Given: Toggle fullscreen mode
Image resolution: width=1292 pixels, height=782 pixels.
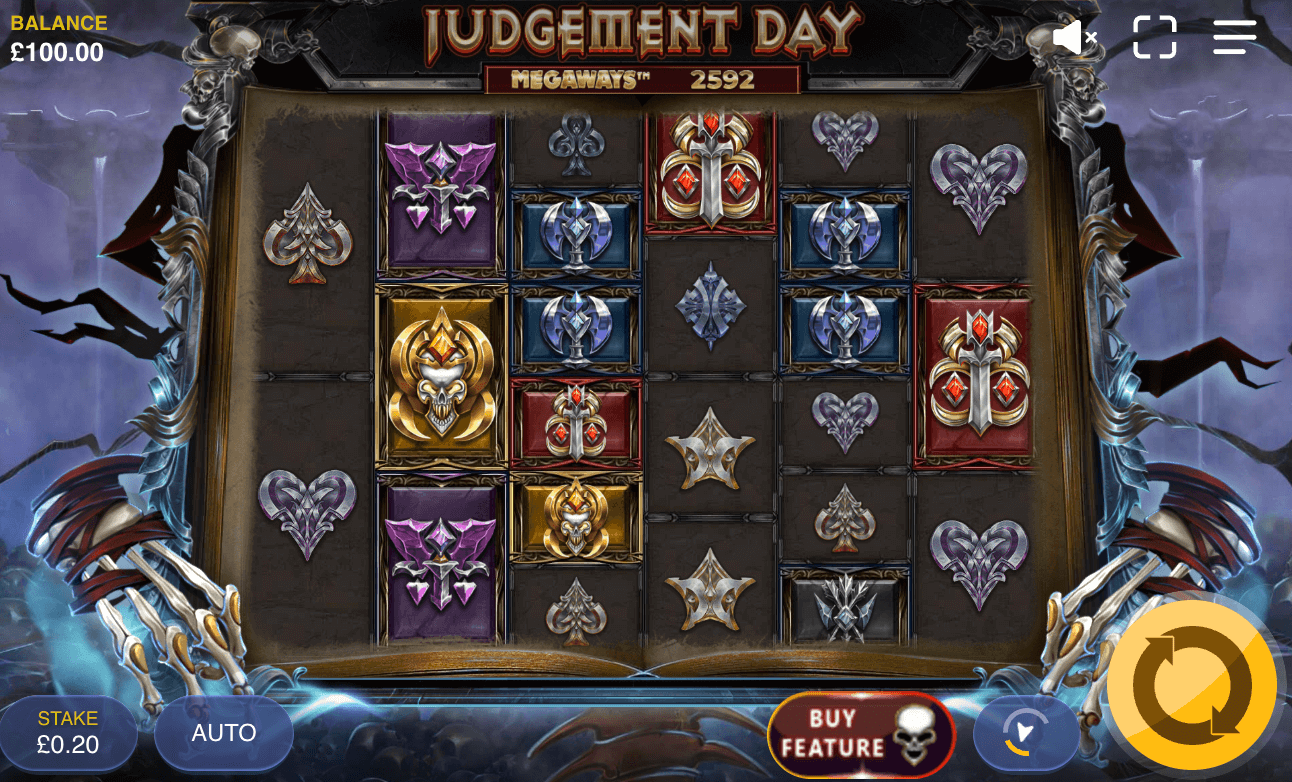Looking at the screenshot, I should (x=1156, y=36).
